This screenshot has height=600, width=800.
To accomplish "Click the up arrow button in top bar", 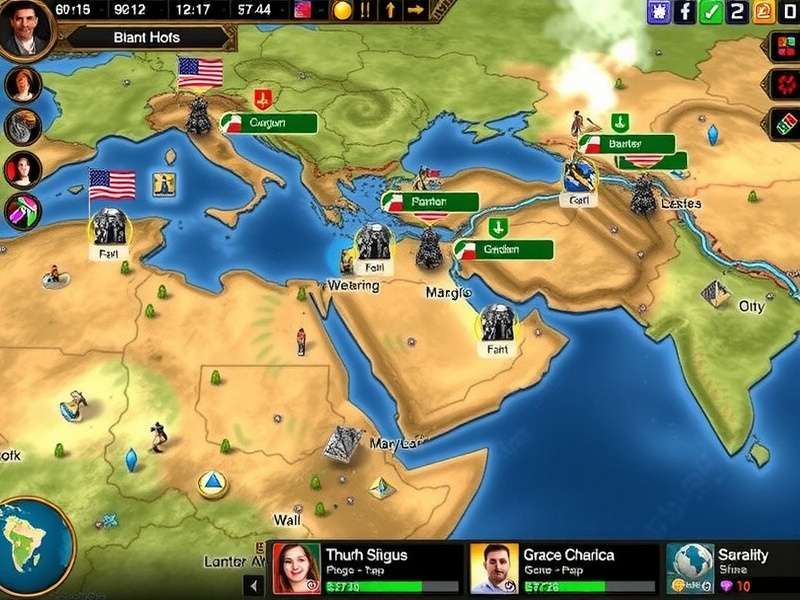I will [391, 11].
